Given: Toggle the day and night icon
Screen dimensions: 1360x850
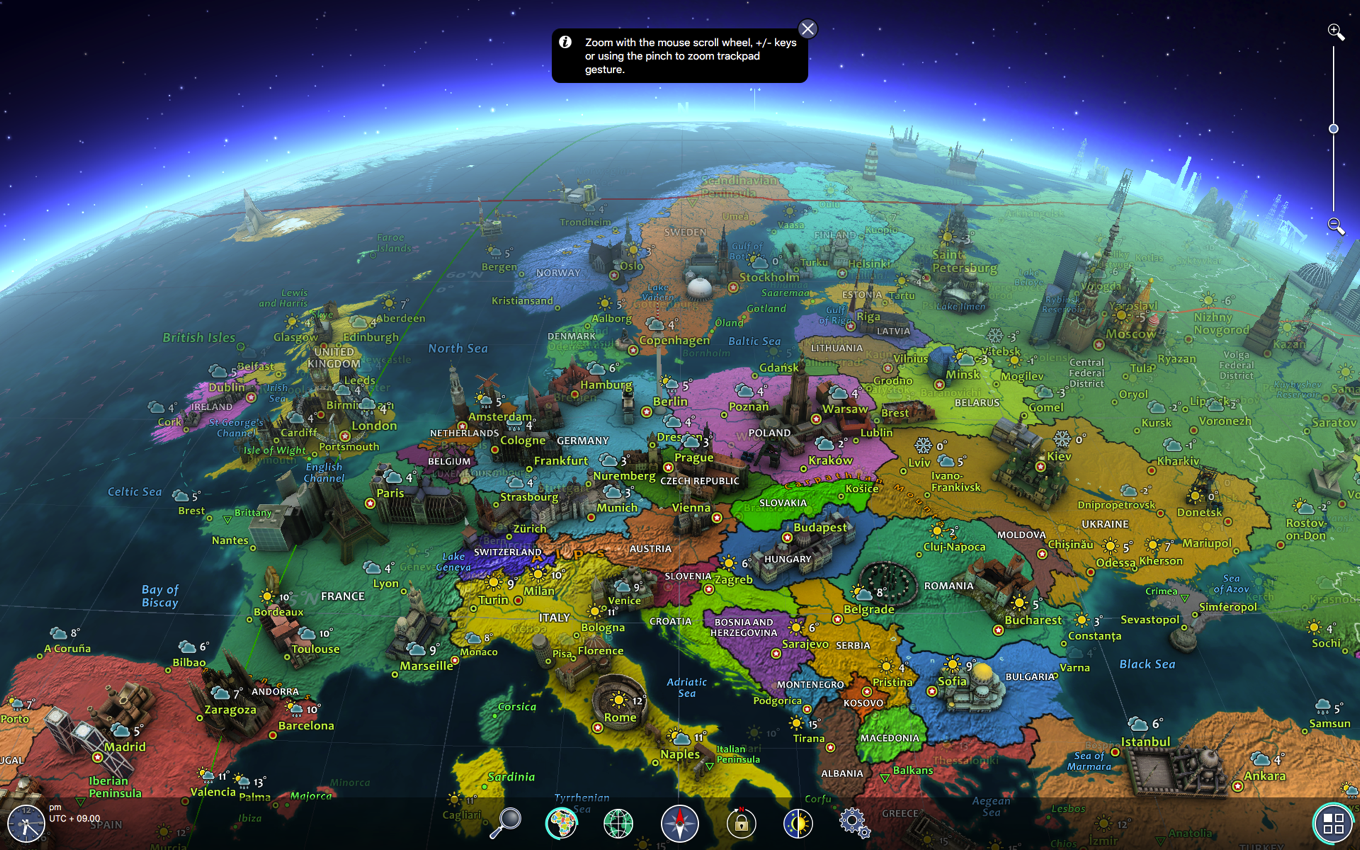Looking at the screenshot, I should [798, 823].
